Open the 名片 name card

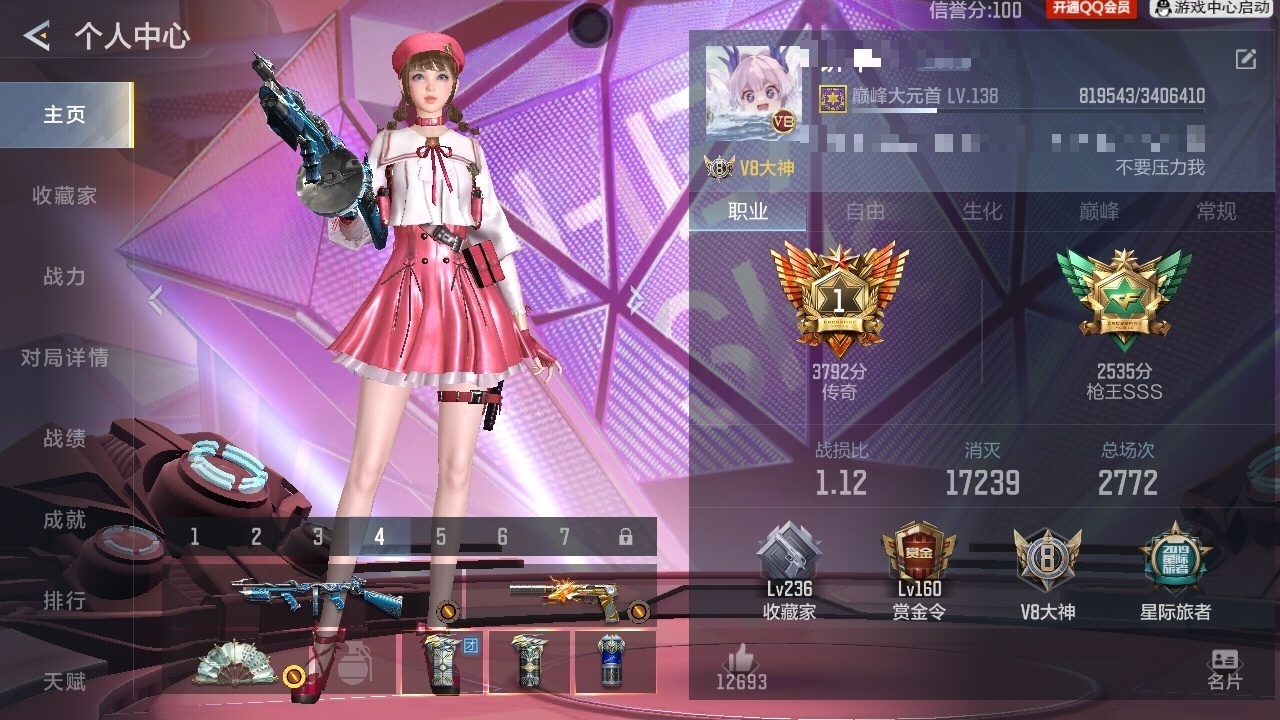point(1224,669)
